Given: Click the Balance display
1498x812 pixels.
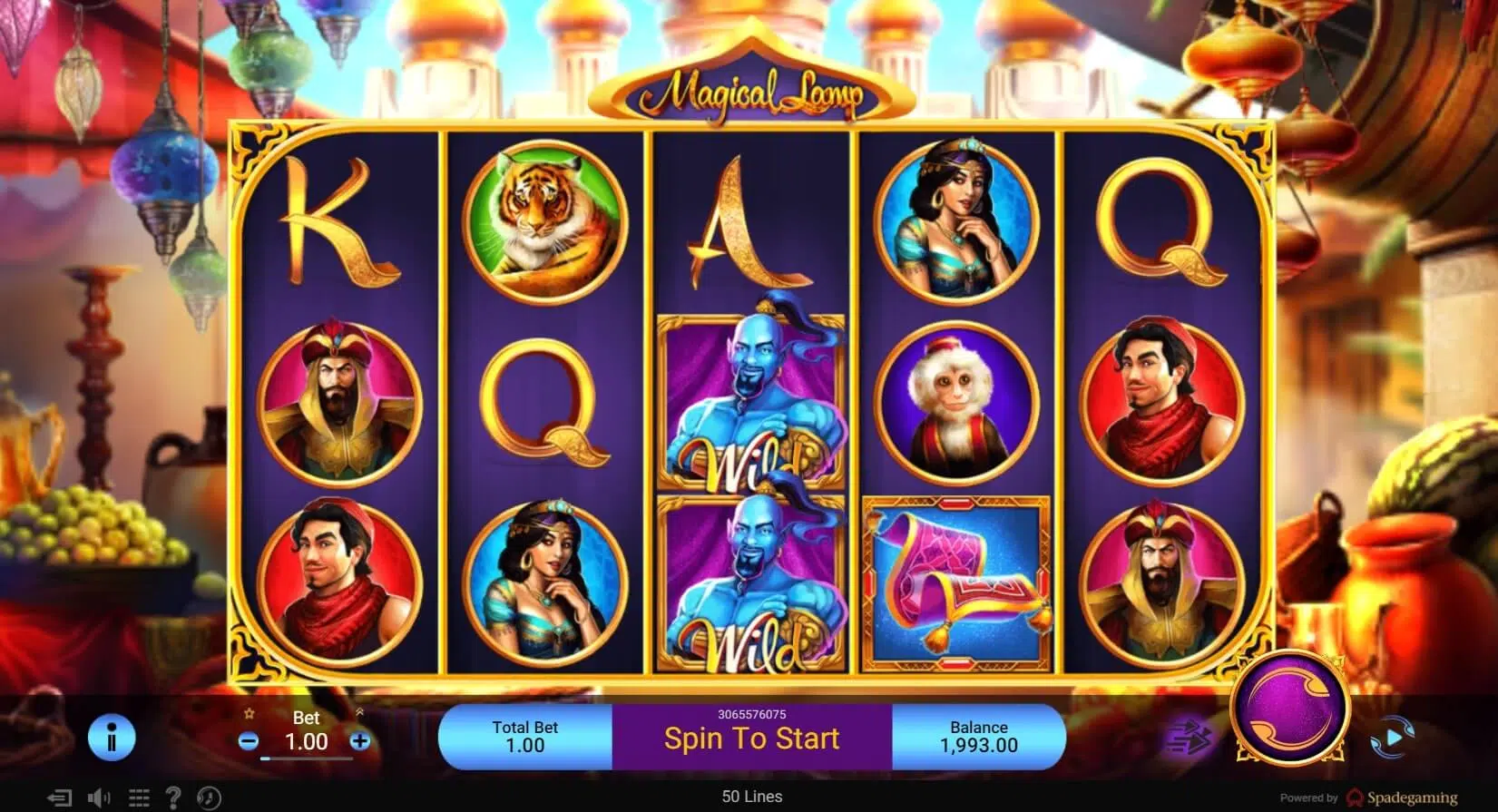Looking at the screenshot, I should pyautogui.click(x=978, y=737).
